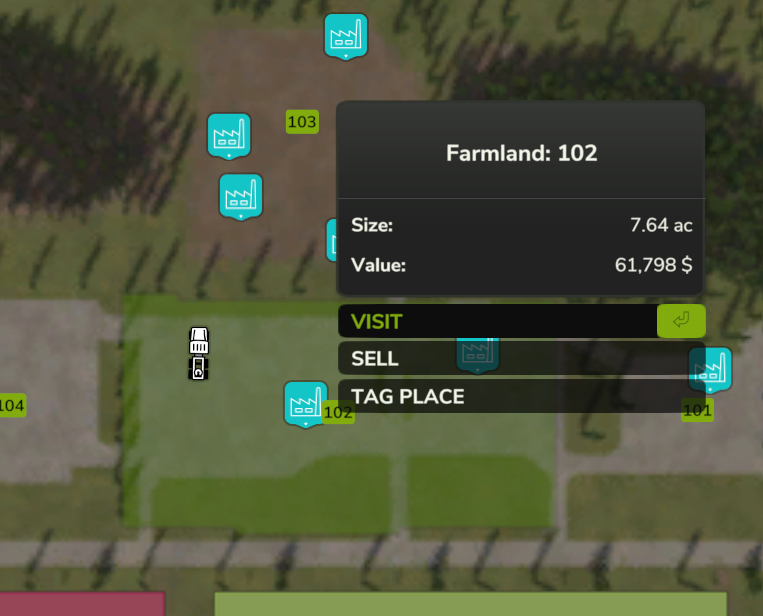
Task: Select the white tractor vehicle map marker
Action: 199,354
